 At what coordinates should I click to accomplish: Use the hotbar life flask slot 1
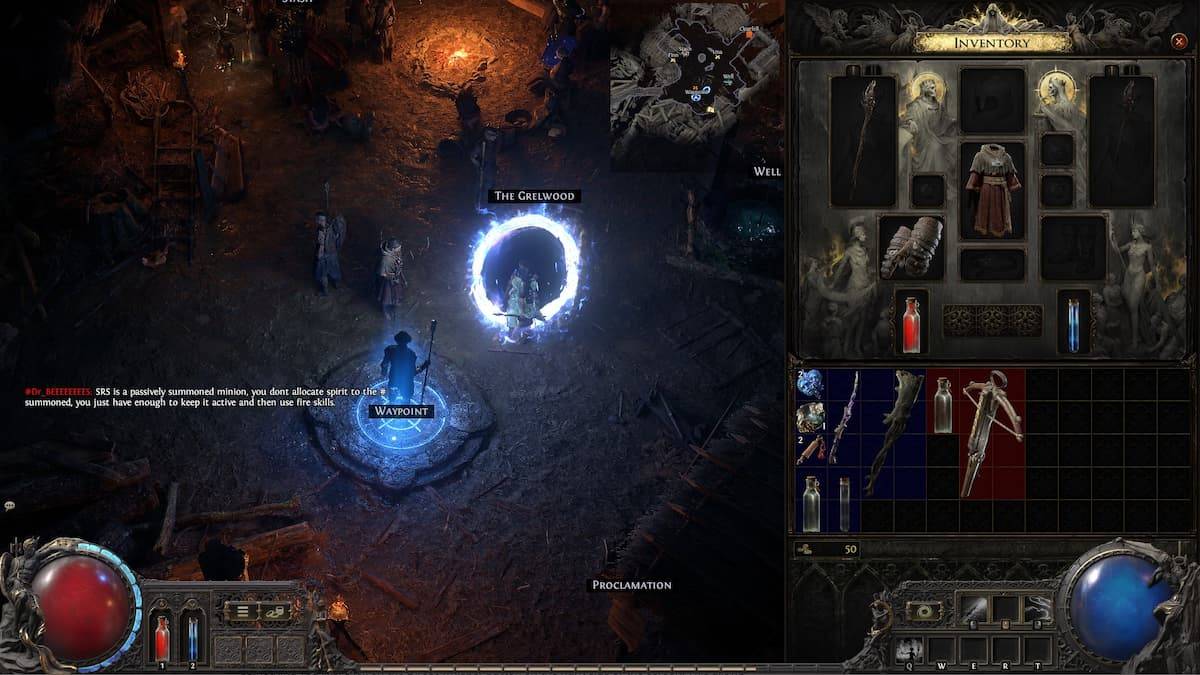point(162,637)
